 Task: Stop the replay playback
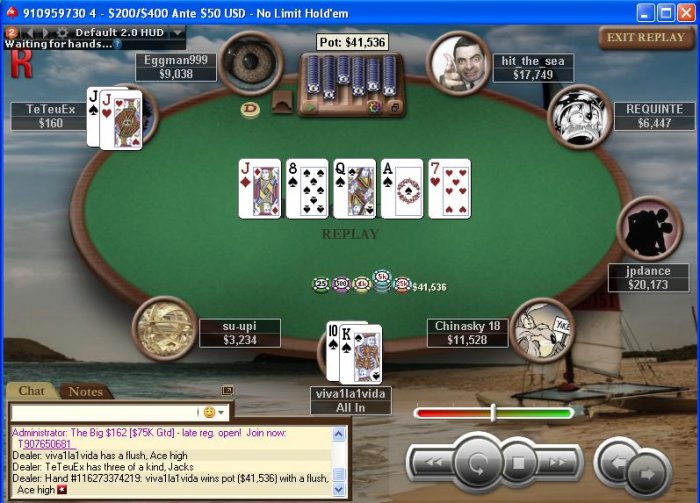click(x=518, y=463)
